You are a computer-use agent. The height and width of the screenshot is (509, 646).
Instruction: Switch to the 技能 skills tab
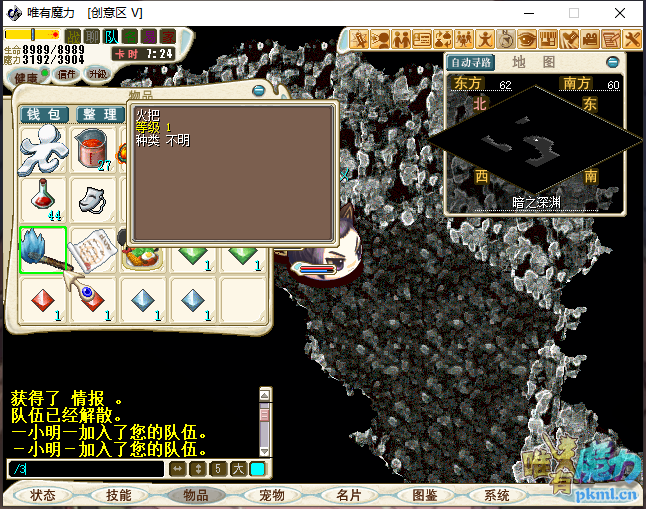coord(119,495)
